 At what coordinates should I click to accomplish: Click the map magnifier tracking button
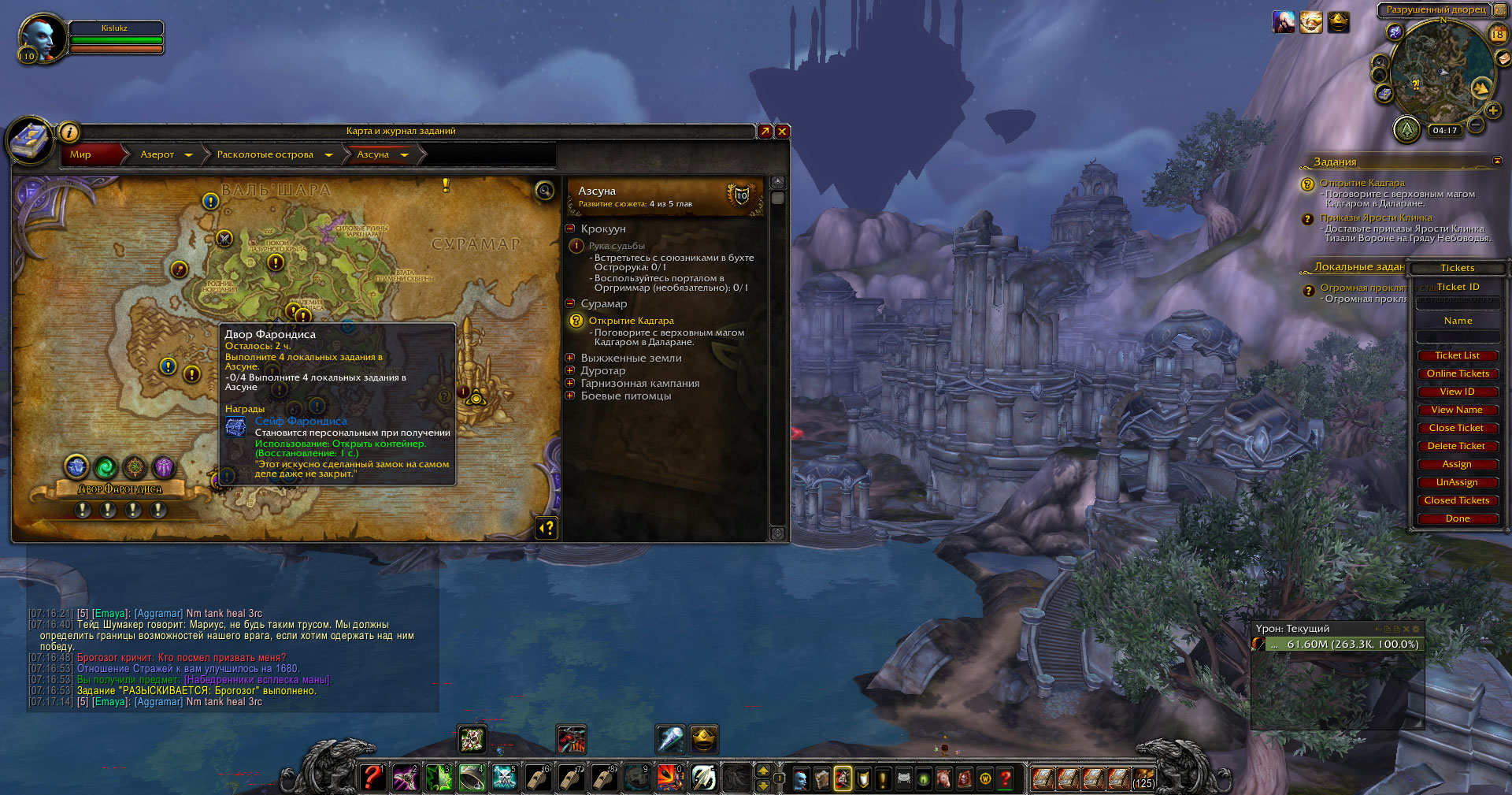point(544,191)
